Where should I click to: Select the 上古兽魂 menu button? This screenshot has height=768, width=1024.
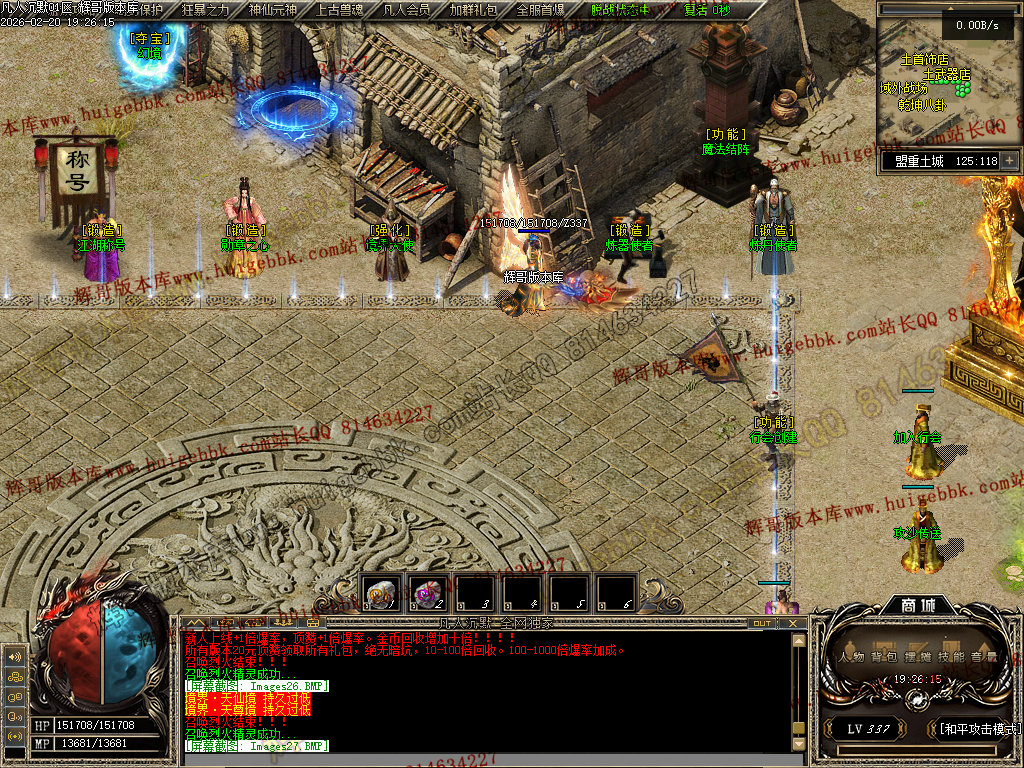(339, 10)
